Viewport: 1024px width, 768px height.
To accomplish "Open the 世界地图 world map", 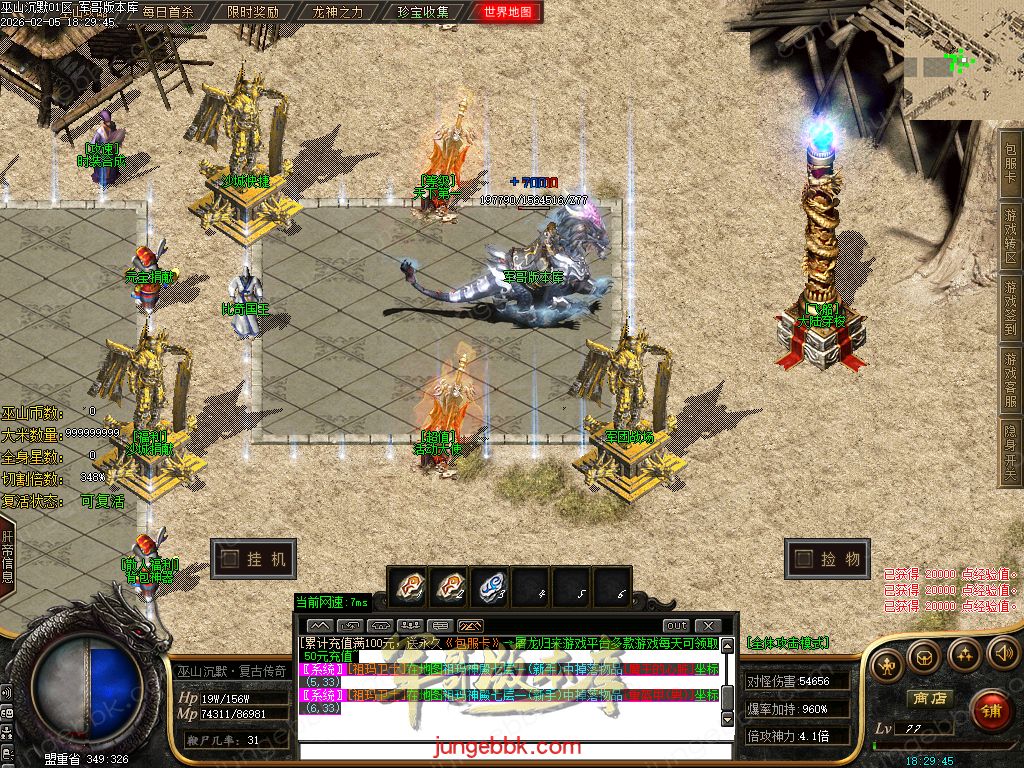I will coord(508,13).
